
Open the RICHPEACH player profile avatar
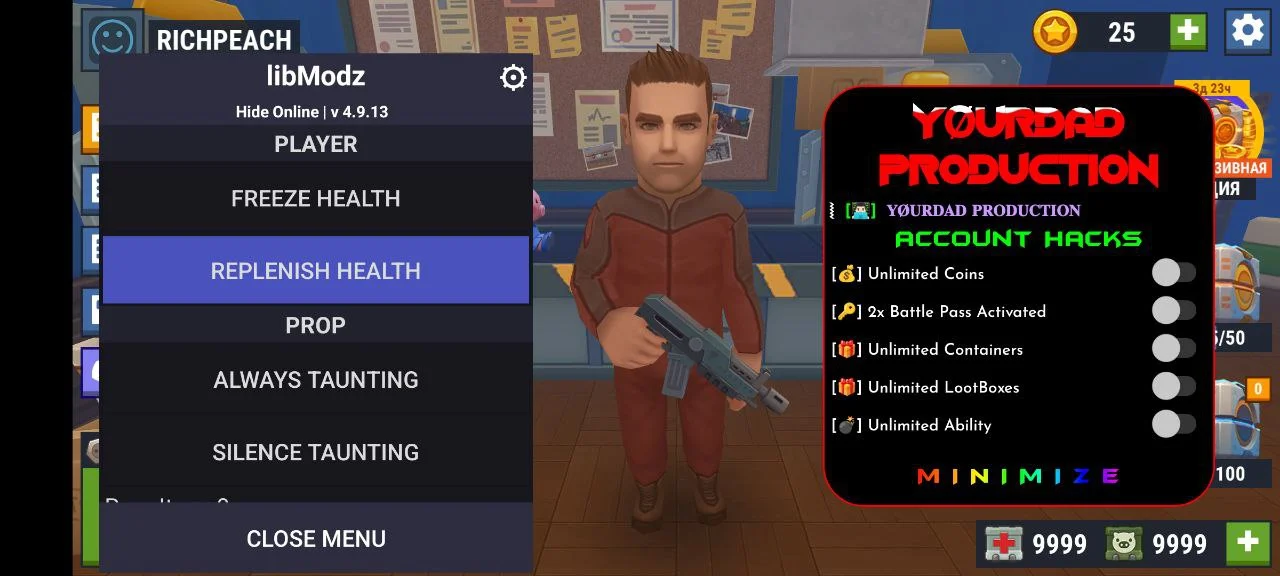pyautogui.click(x=112, y=40)
